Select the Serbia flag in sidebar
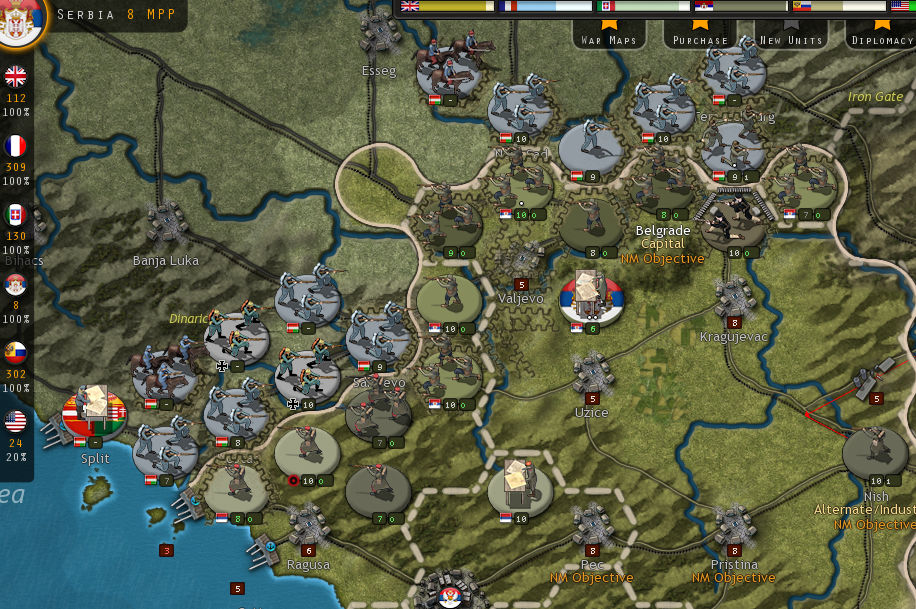Screen dimensions: 916x609 coord(16,285)
